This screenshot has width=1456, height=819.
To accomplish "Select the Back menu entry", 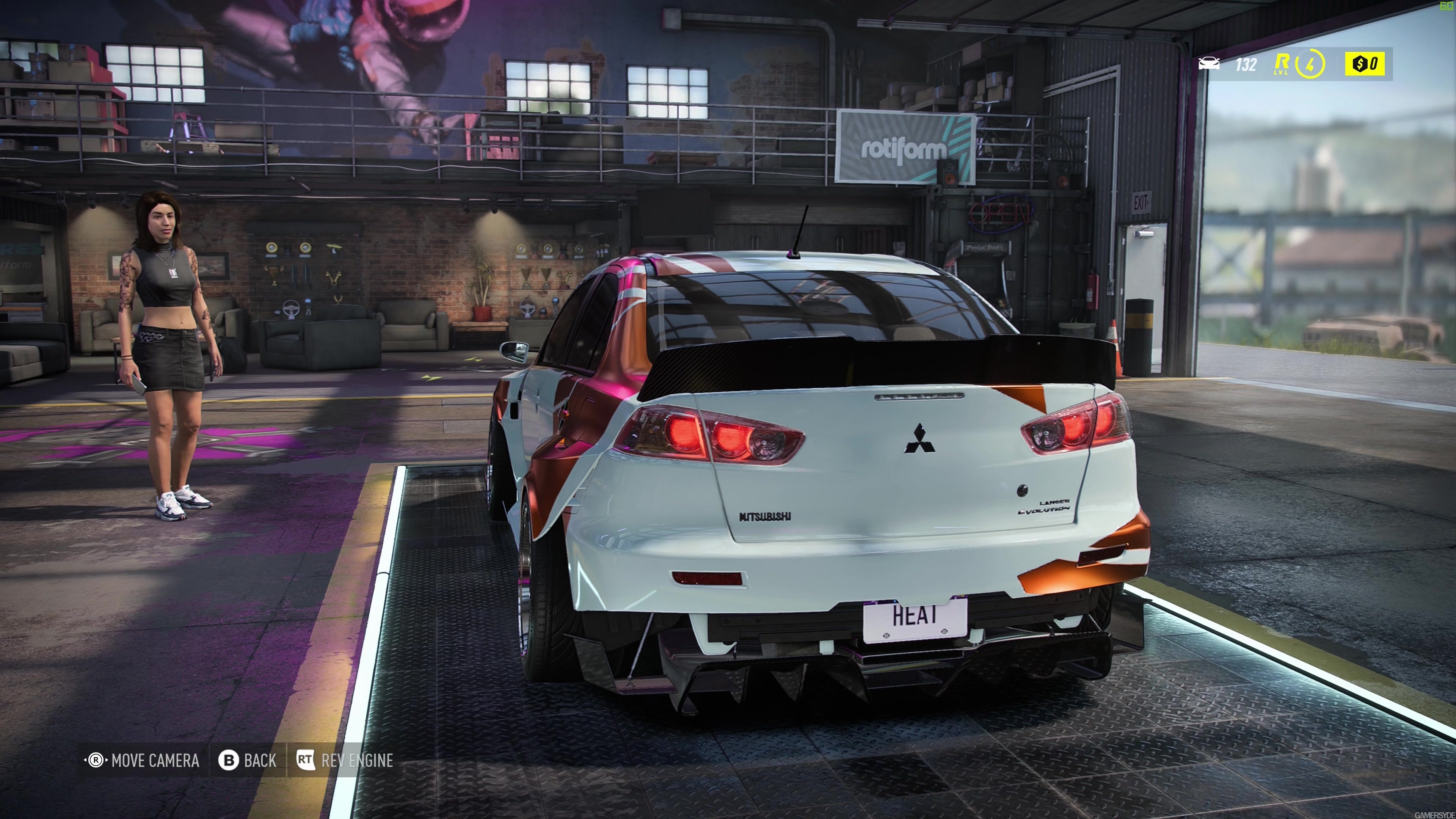I will [259, 760].
